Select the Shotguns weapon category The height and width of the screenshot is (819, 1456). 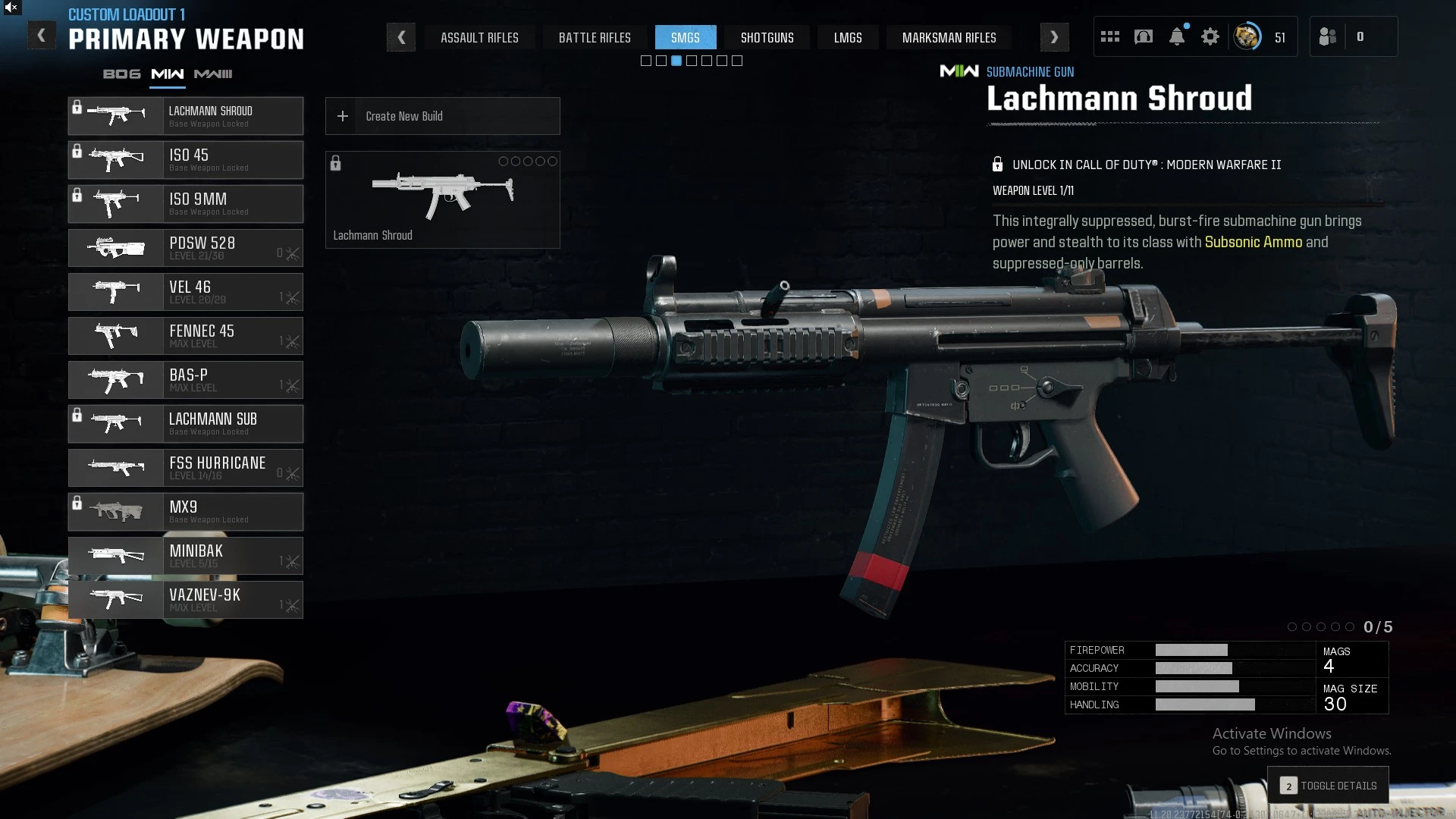tap(767, 37)
